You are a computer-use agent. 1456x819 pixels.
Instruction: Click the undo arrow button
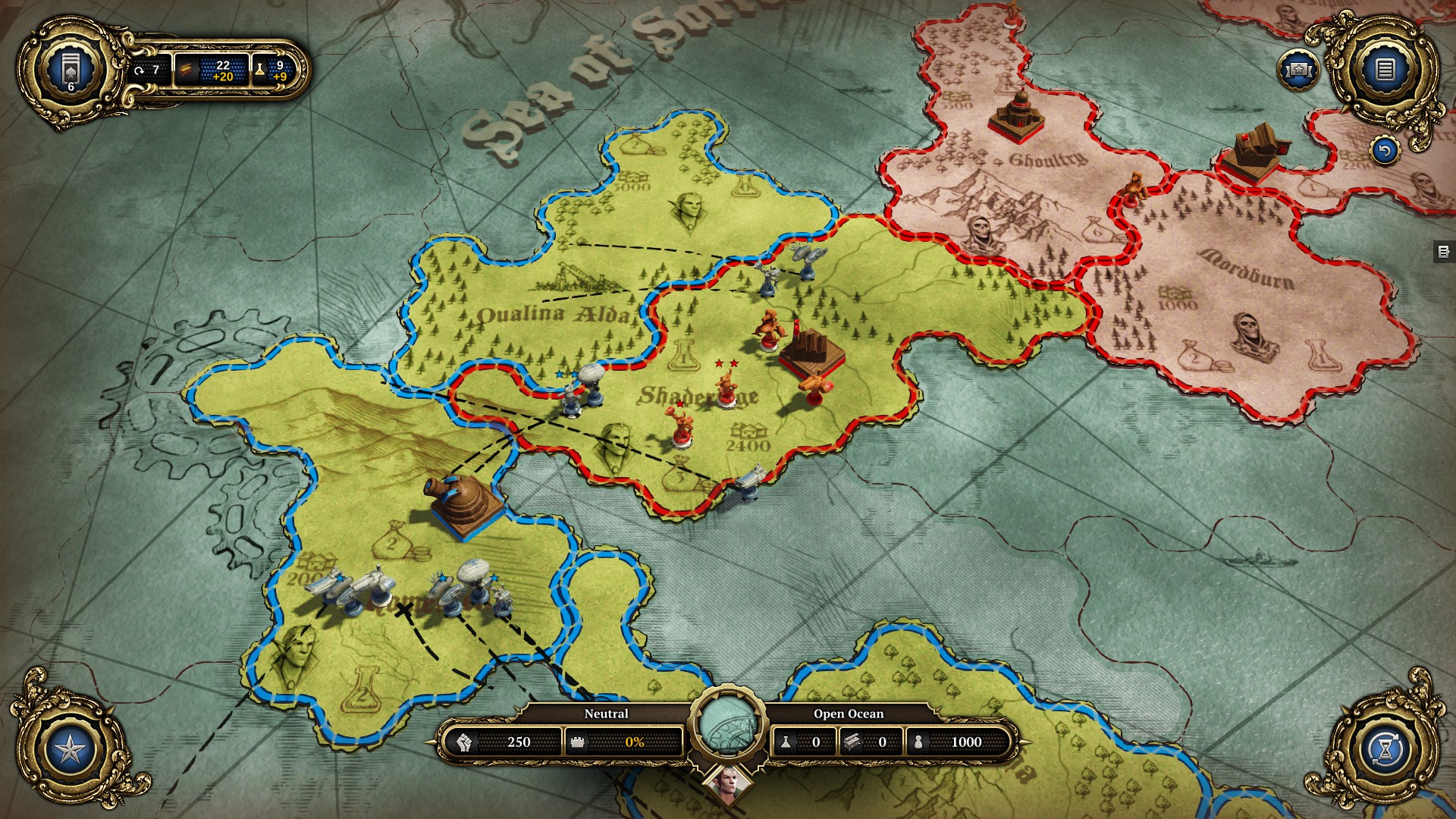(1385, 151)
